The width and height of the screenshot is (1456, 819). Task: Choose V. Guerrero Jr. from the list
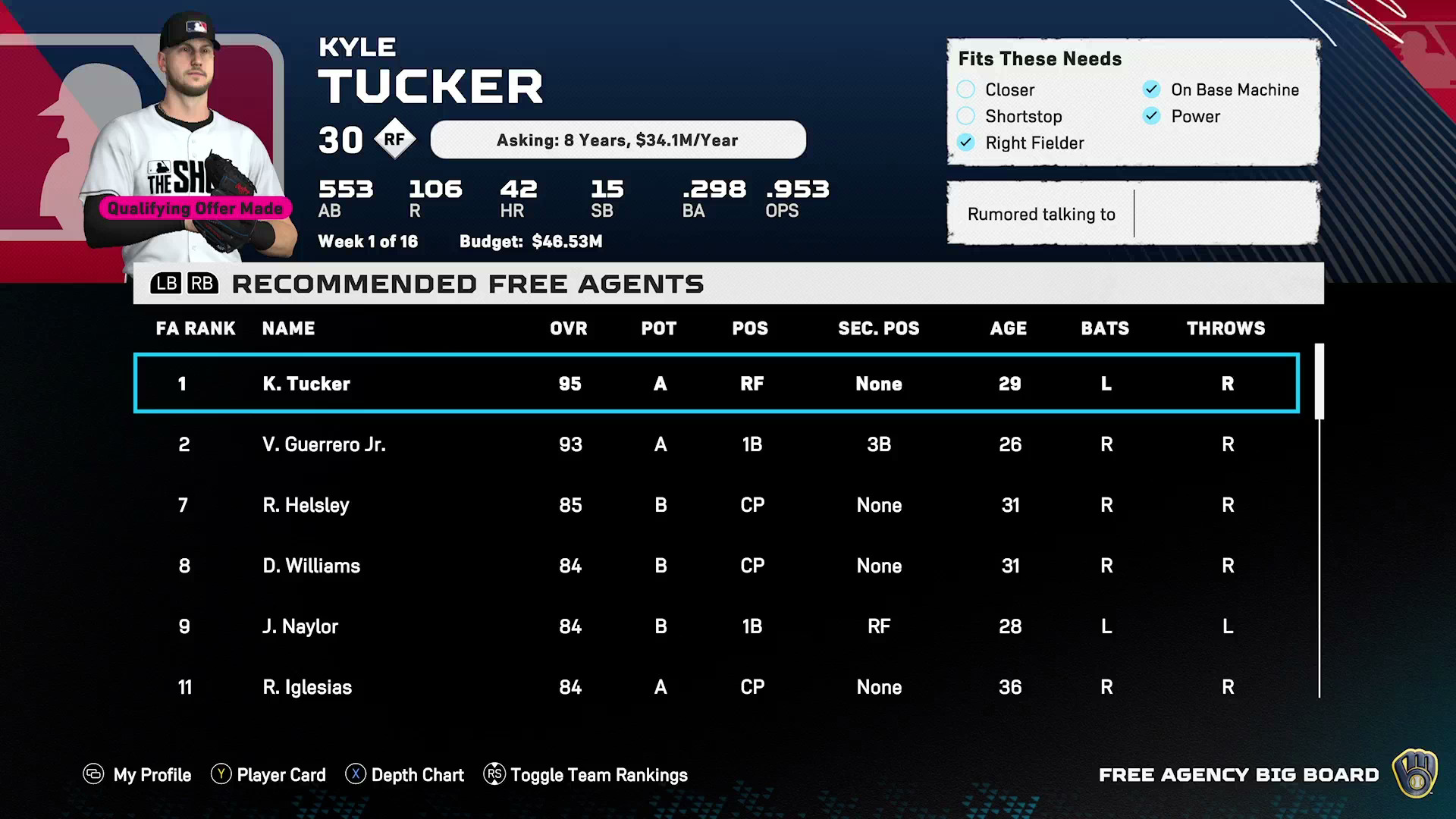click(716, 444)
